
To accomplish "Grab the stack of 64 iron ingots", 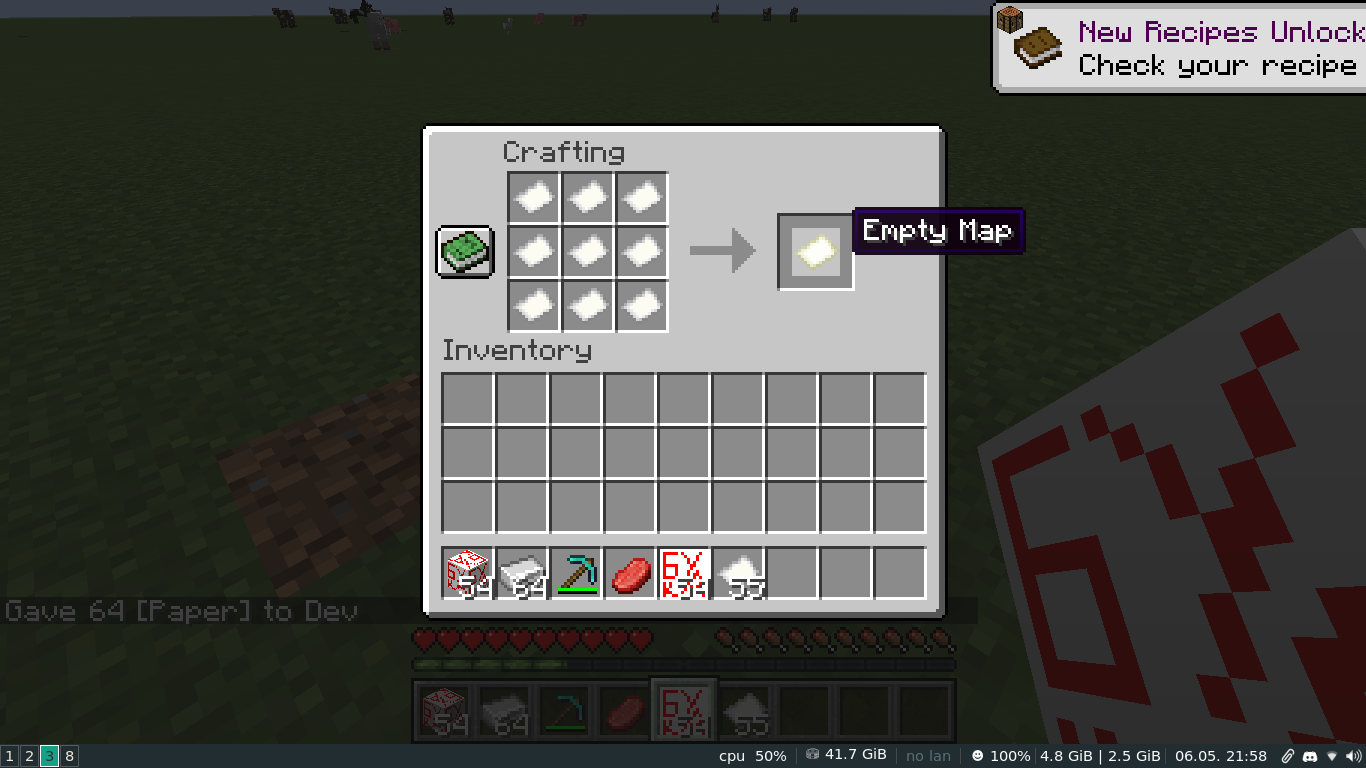I will [520, 572].
